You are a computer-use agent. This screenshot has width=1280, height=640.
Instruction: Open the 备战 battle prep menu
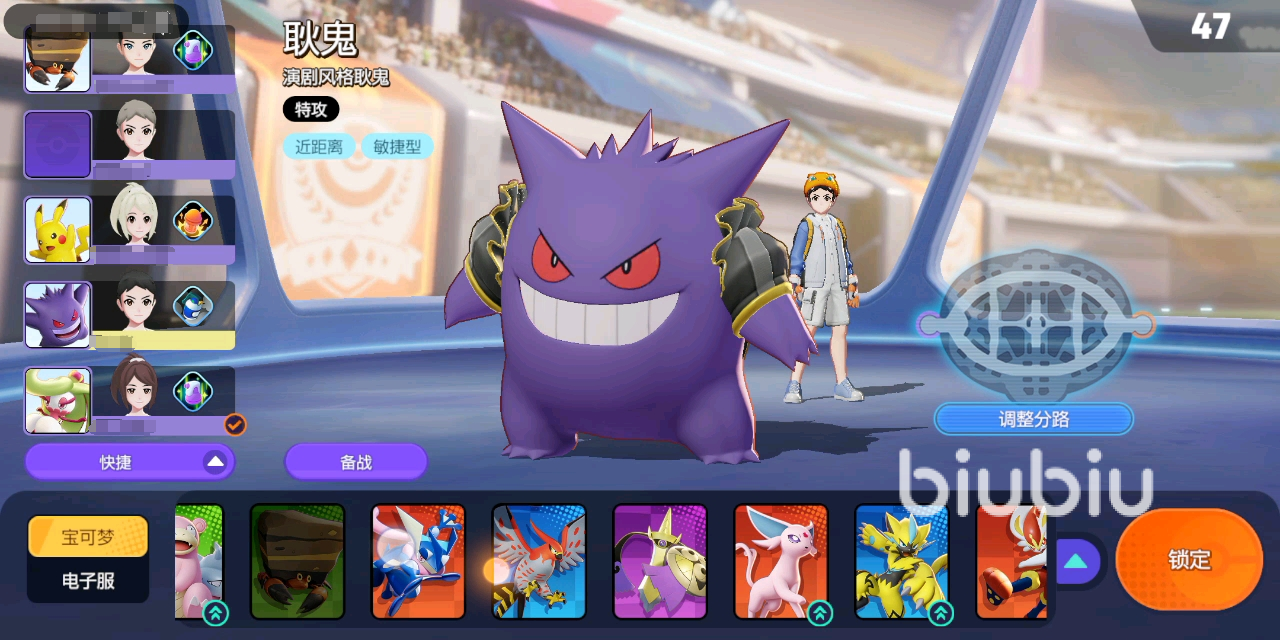[356, 462]
